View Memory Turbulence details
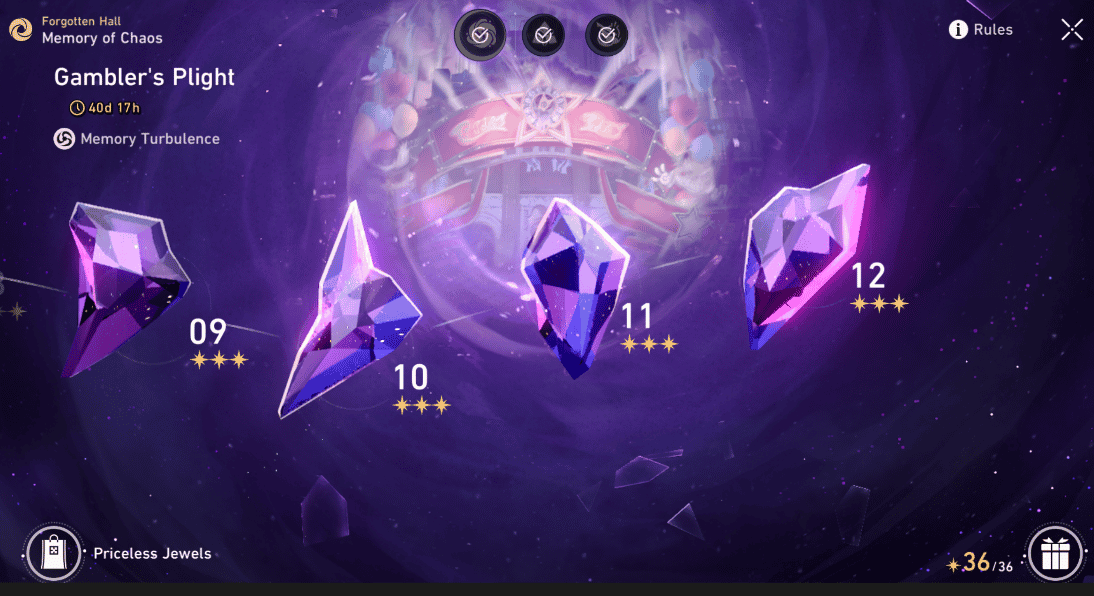This screenshot has width=1094, height=596. 137,139
